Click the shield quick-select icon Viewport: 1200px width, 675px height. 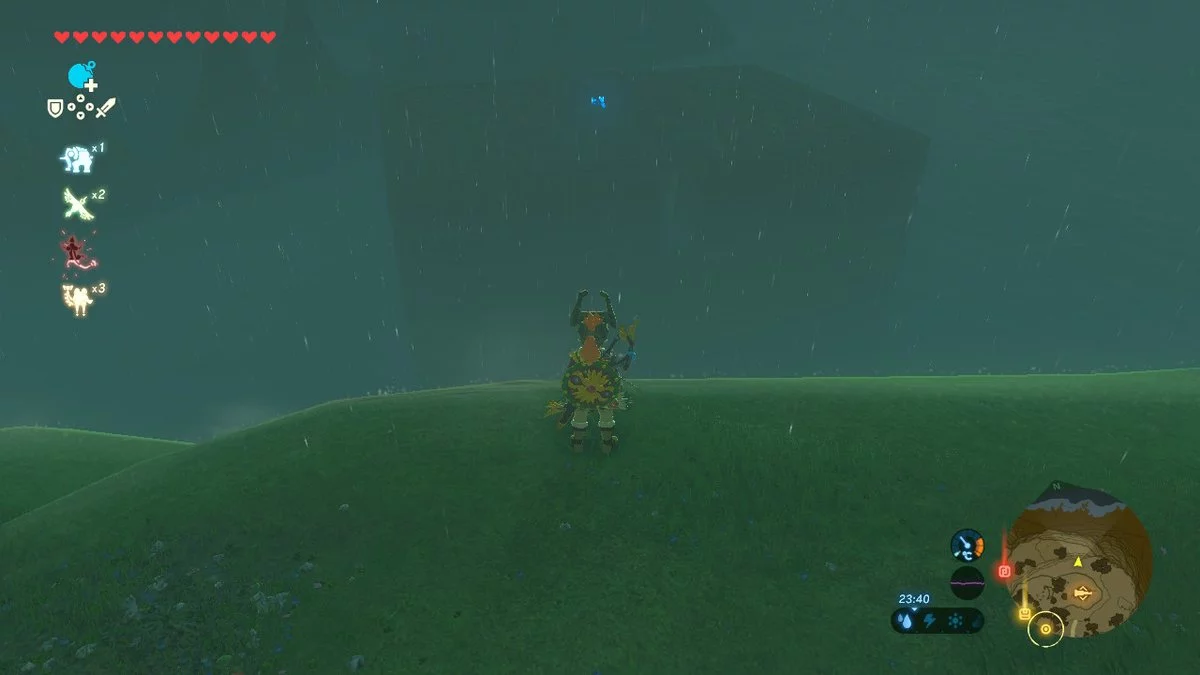tap(55, 107)
